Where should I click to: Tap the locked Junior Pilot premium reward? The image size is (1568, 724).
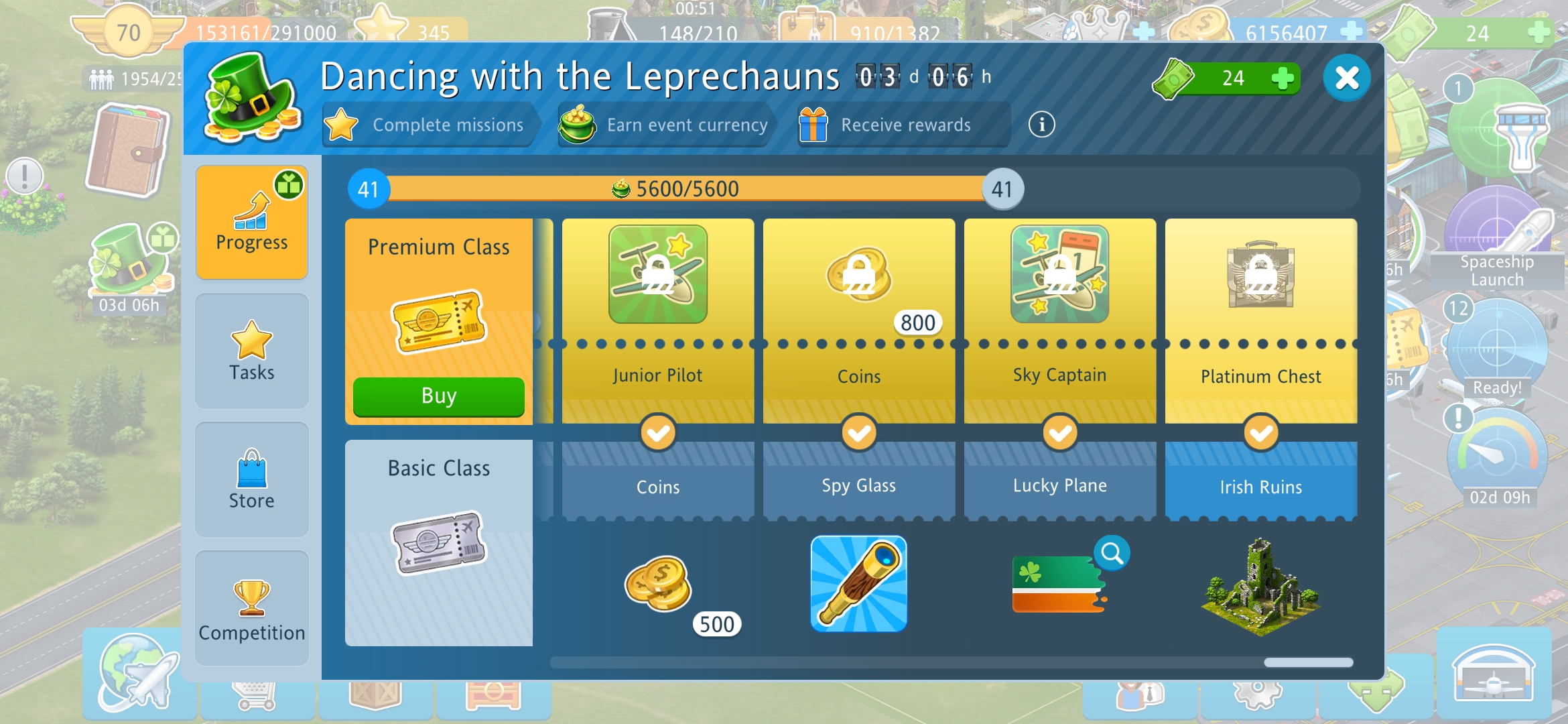point(657,275)
